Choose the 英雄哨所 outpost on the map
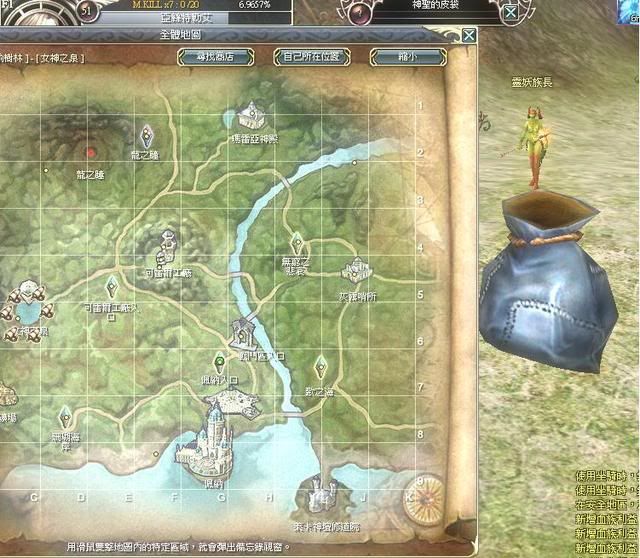This screenshot has height=558, width=640. [x=356, y=270]
